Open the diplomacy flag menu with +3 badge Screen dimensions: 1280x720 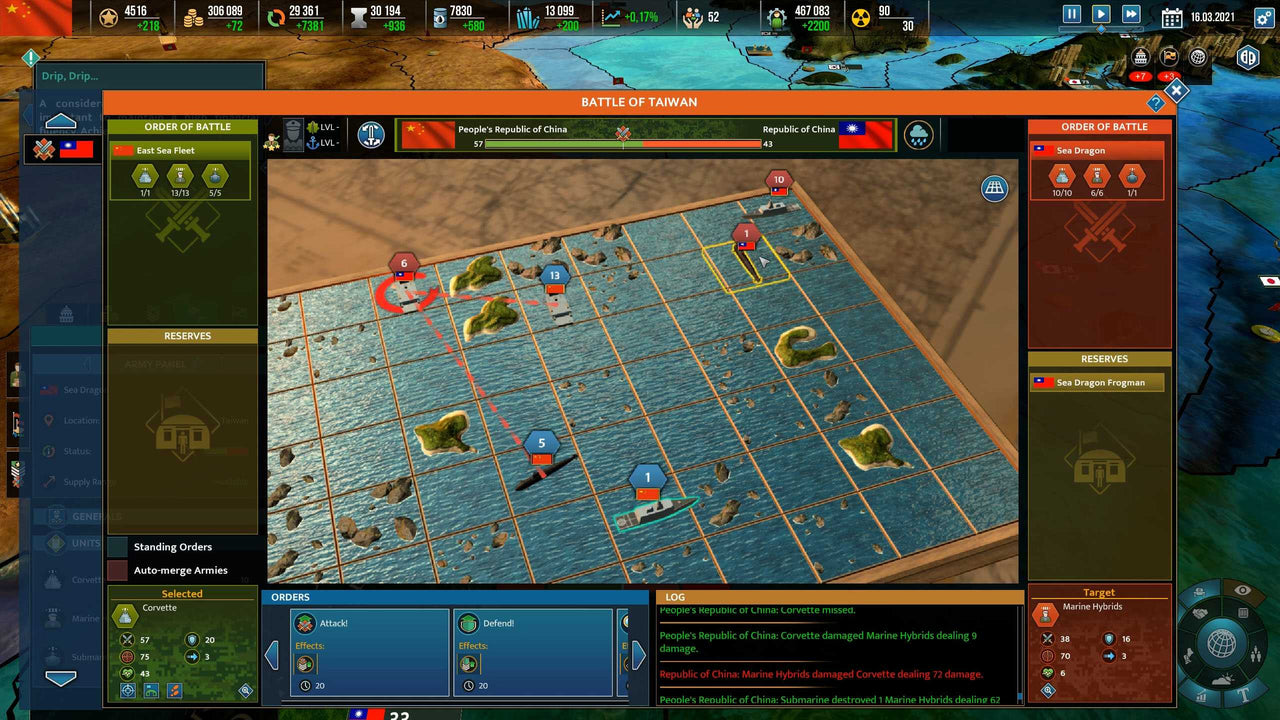pos(1168,57)
